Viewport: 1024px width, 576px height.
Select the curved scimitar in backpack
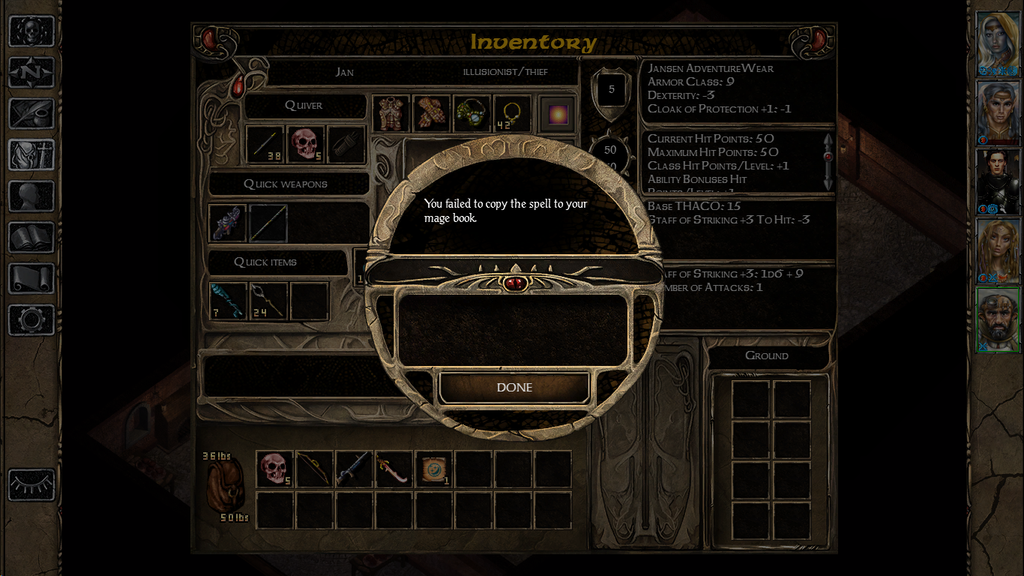pyautogui.click(x=394, y=469)
